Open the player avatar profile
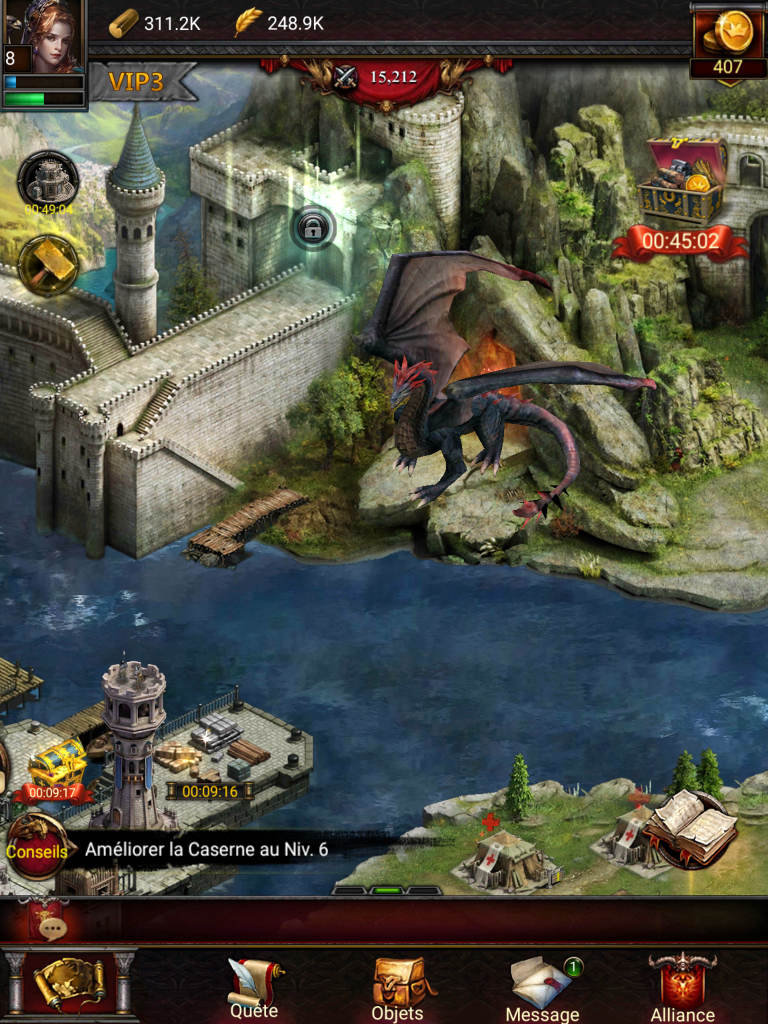The width and height of the screenshot is (768, 1024). [44, 36]
